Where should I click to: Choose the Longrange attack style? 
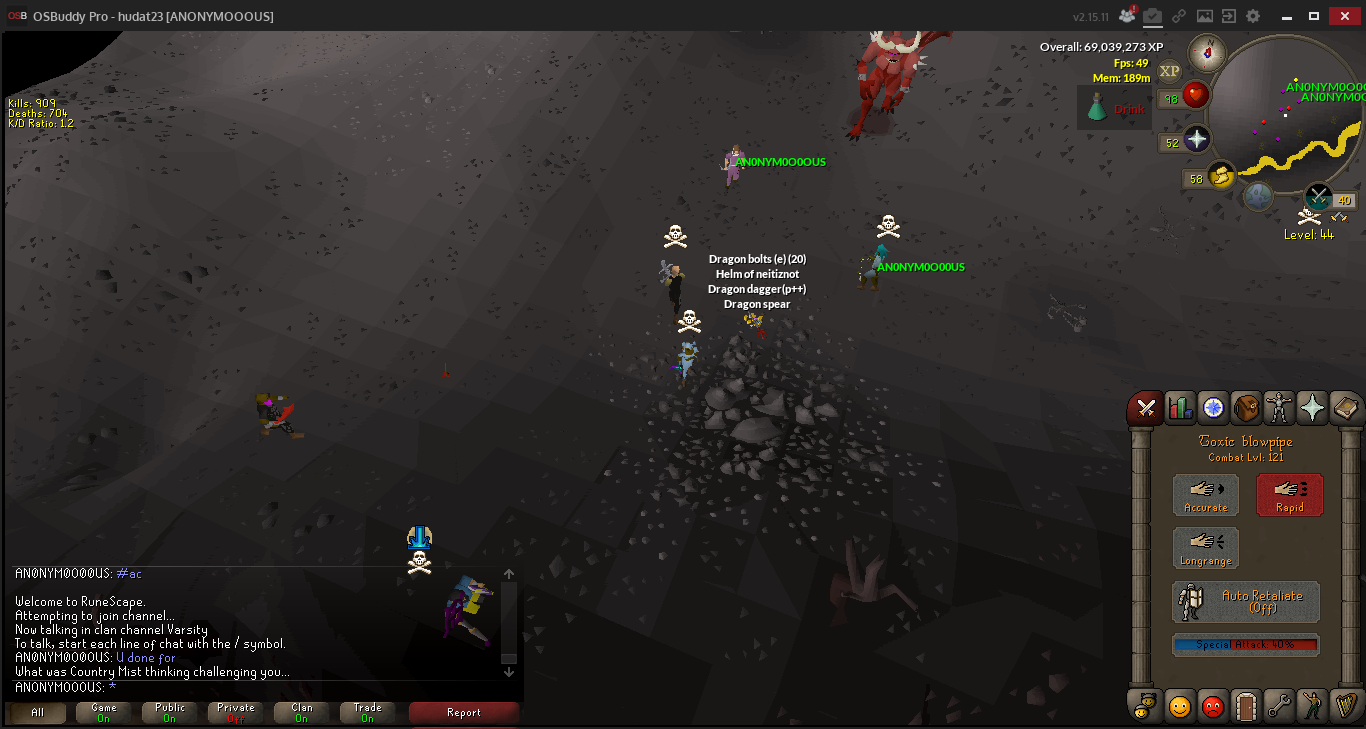(x=1205, y=548)
